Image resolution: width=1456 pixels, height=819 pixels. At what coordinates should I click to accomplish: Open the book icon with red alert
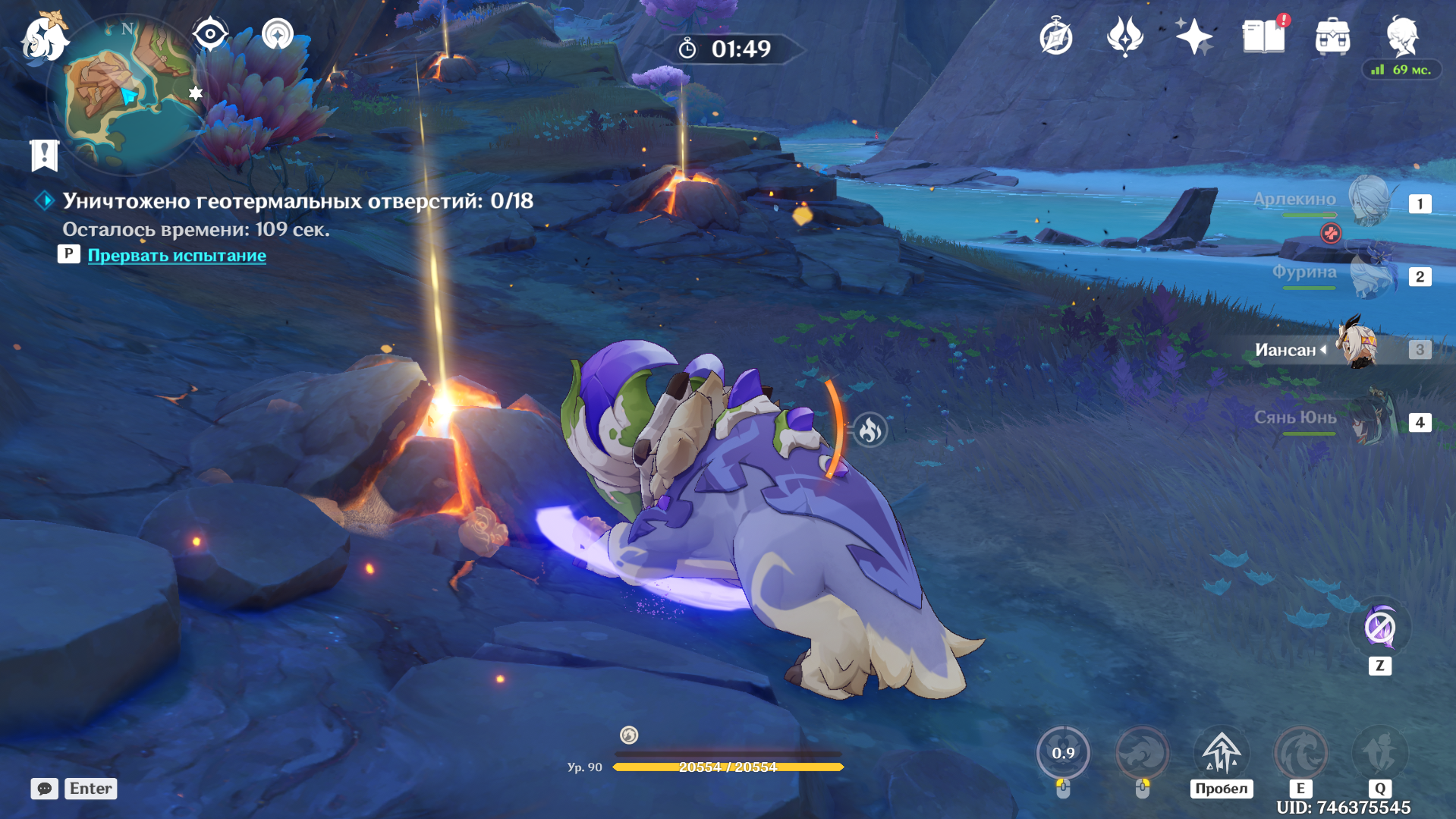[1263, 36]
